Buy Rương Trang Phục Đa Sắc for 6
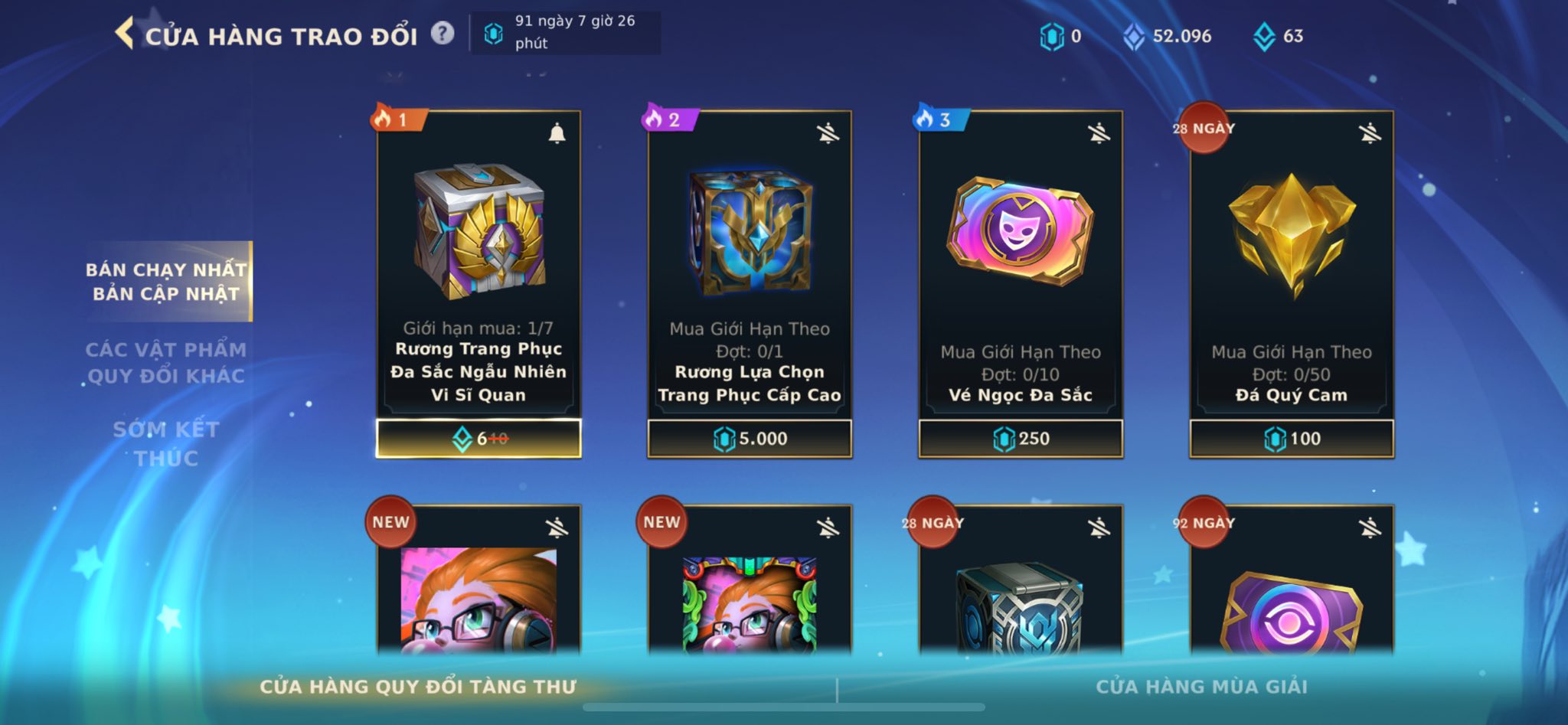The width and height of the screenshot is (1568, 725). [x=479, y=439]
